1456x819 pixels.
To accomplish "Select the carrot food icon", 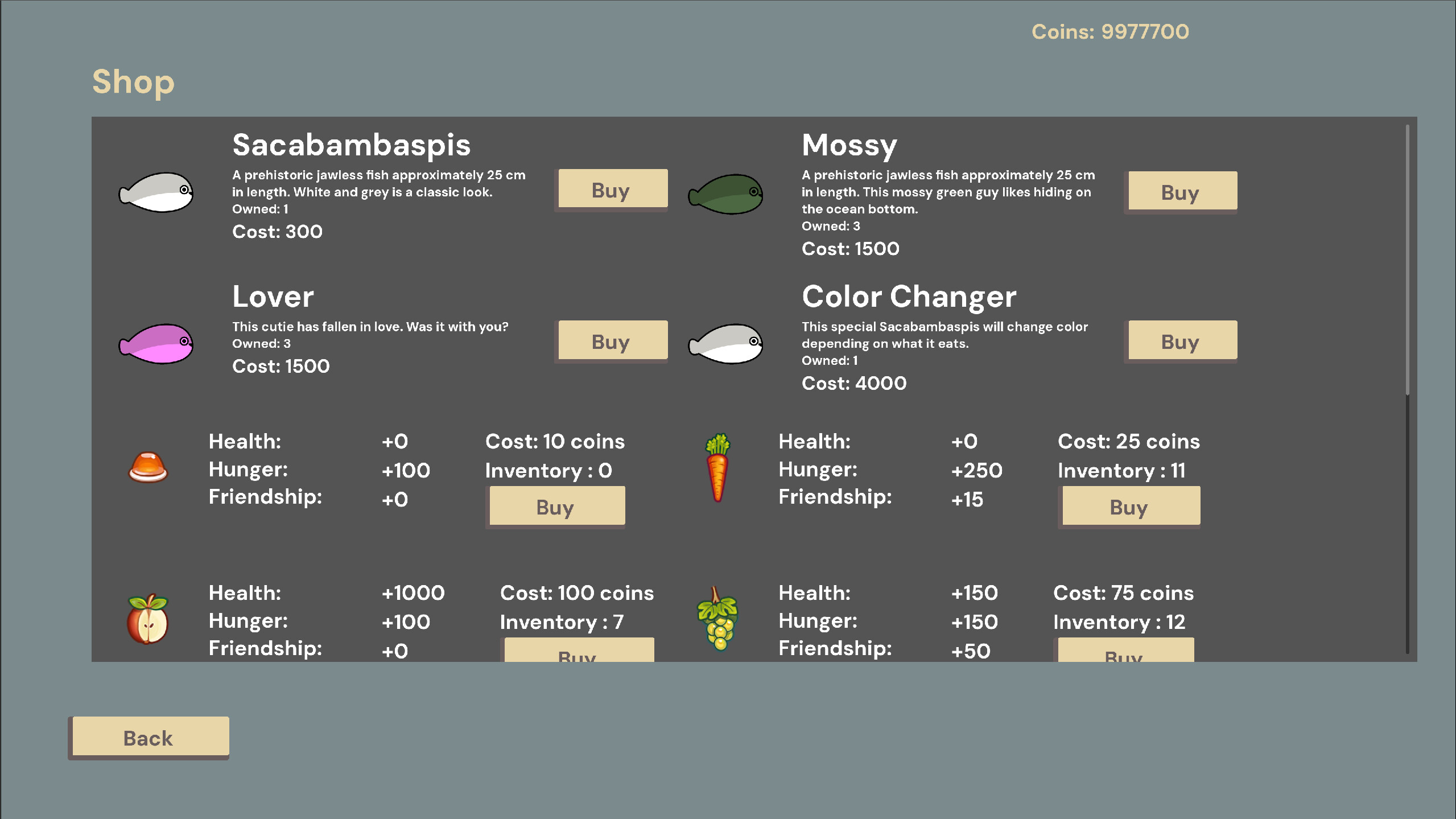I will (717, 467).
